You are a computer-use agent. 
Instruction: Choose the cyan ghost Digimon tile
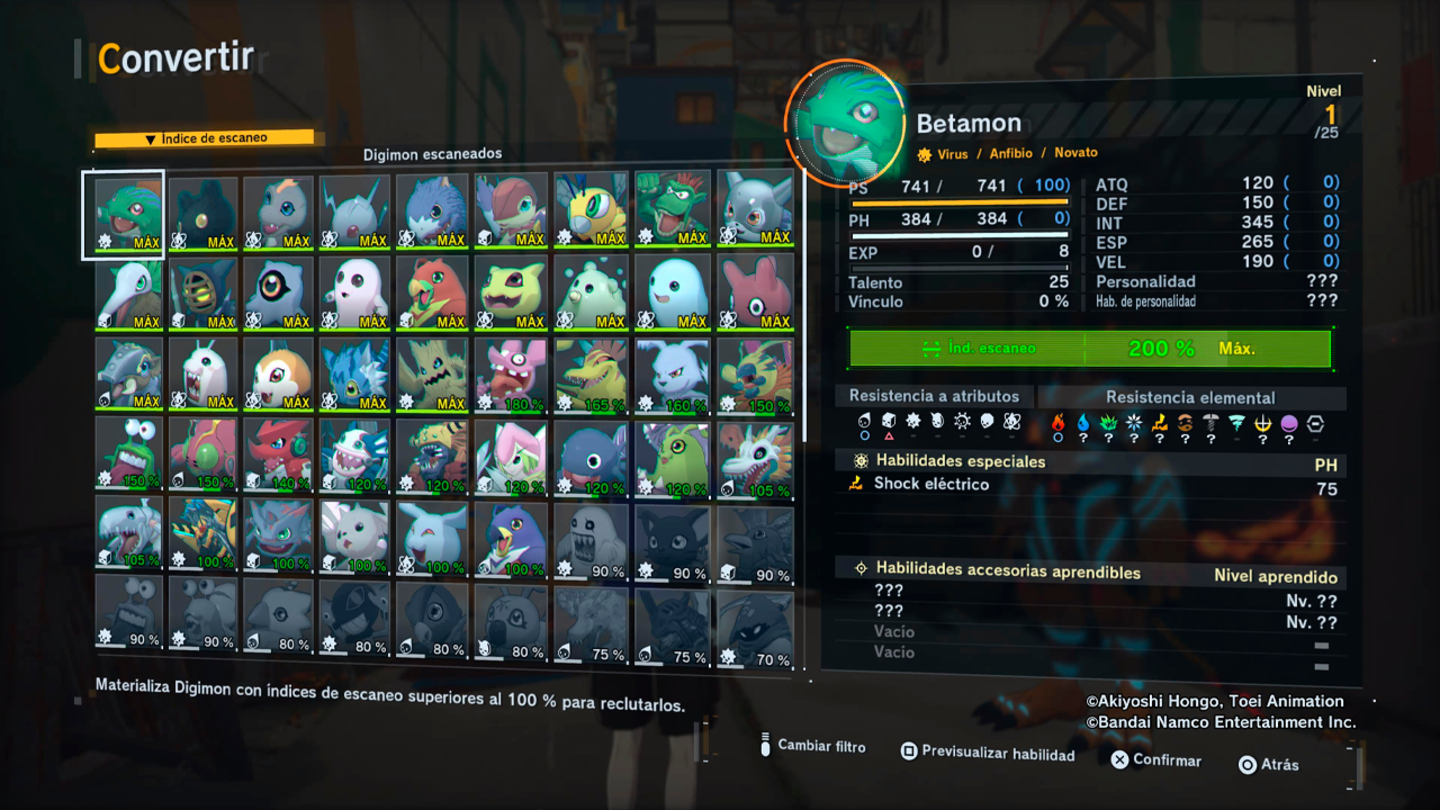tap(672, 293)
